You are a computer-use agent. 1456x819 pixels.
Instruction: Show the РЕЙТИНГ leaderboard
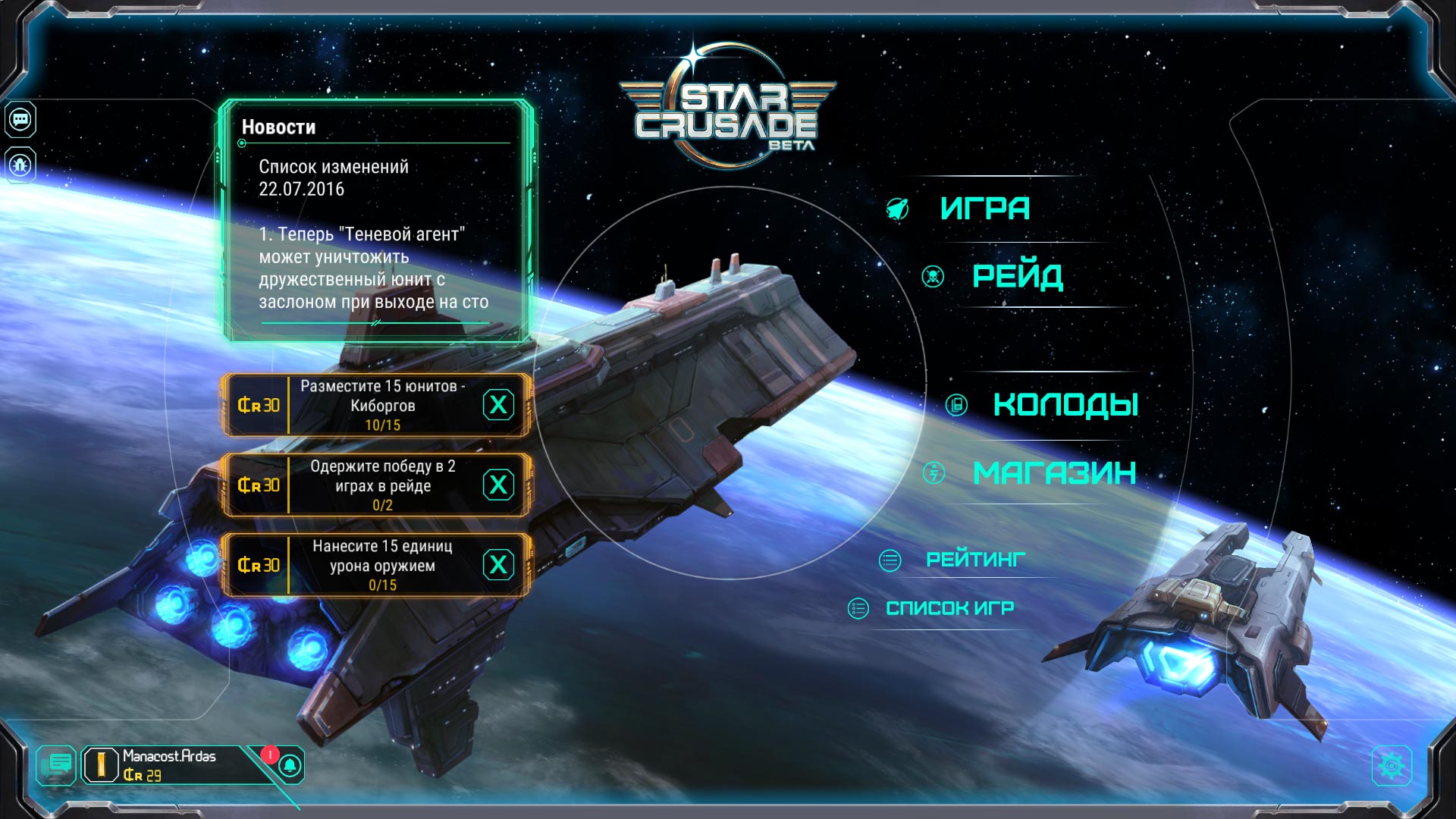(975, 560)
